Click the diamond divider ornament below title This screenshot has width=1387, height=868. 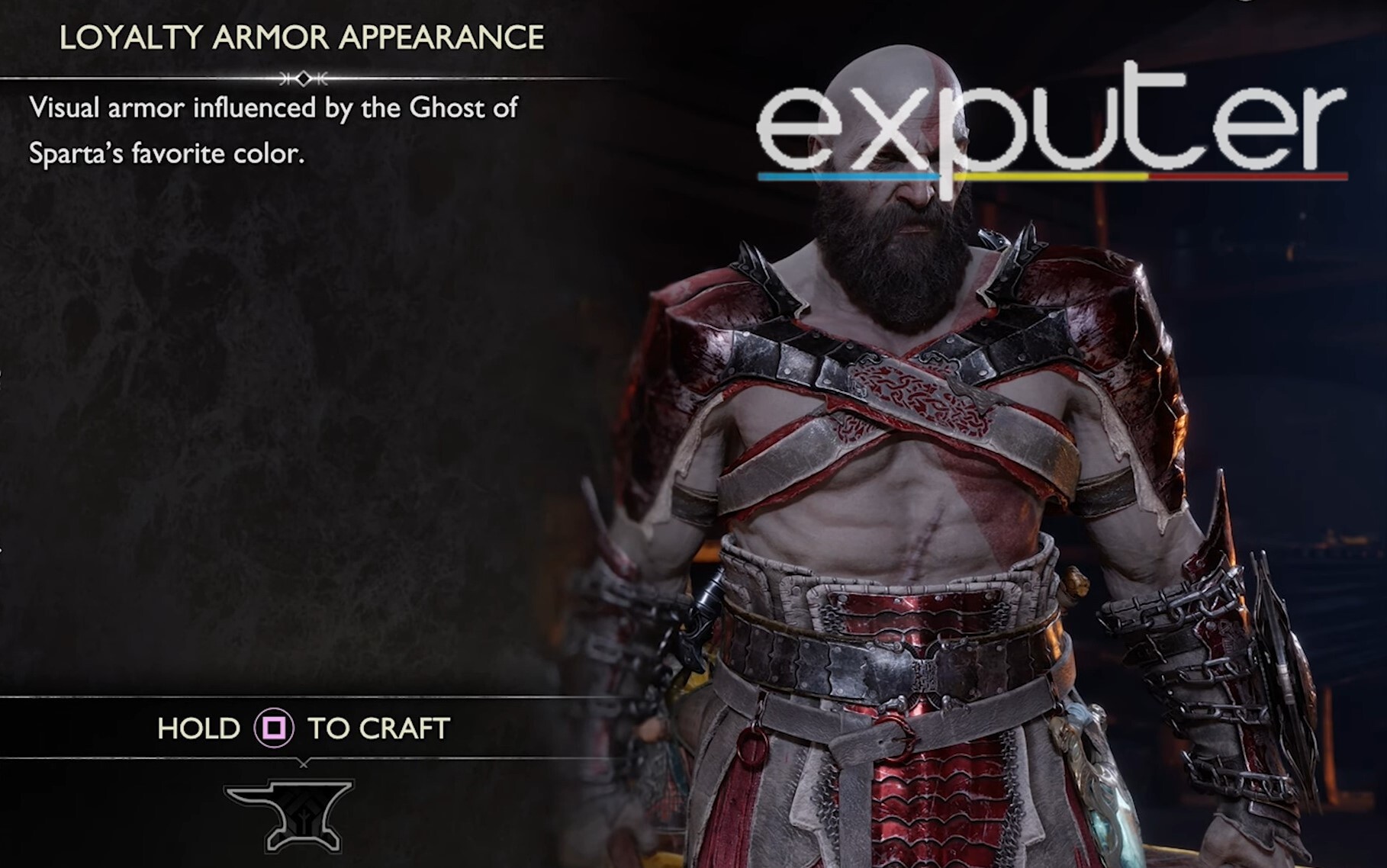[304, 79]
